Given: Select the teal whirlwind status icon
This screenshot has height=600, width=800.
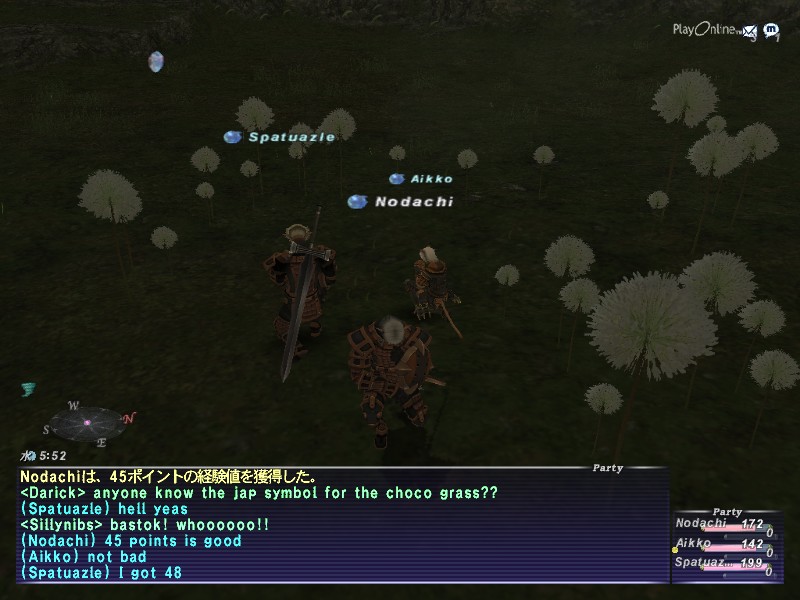Looking at the screenshot, I should coord(28,389).
